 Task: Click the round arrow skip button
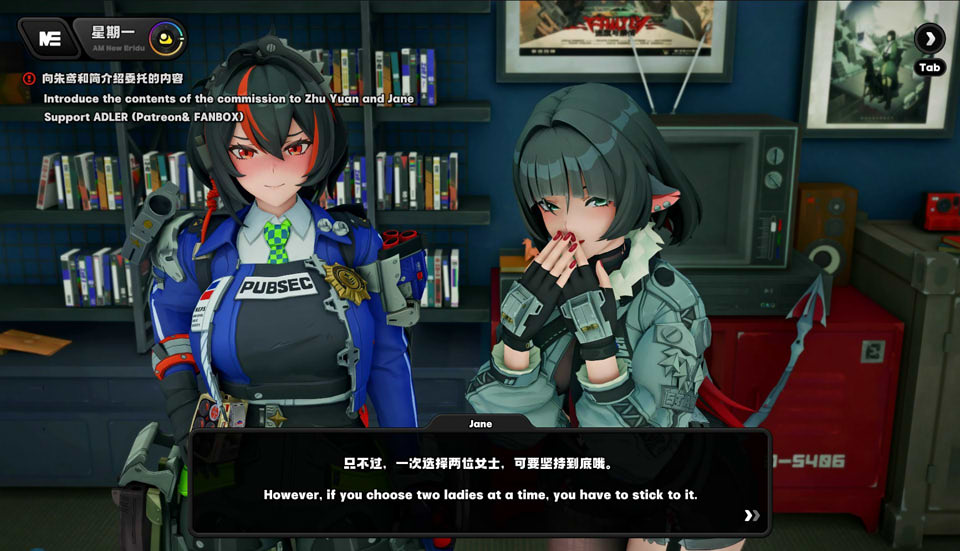[x=929, y=39]
